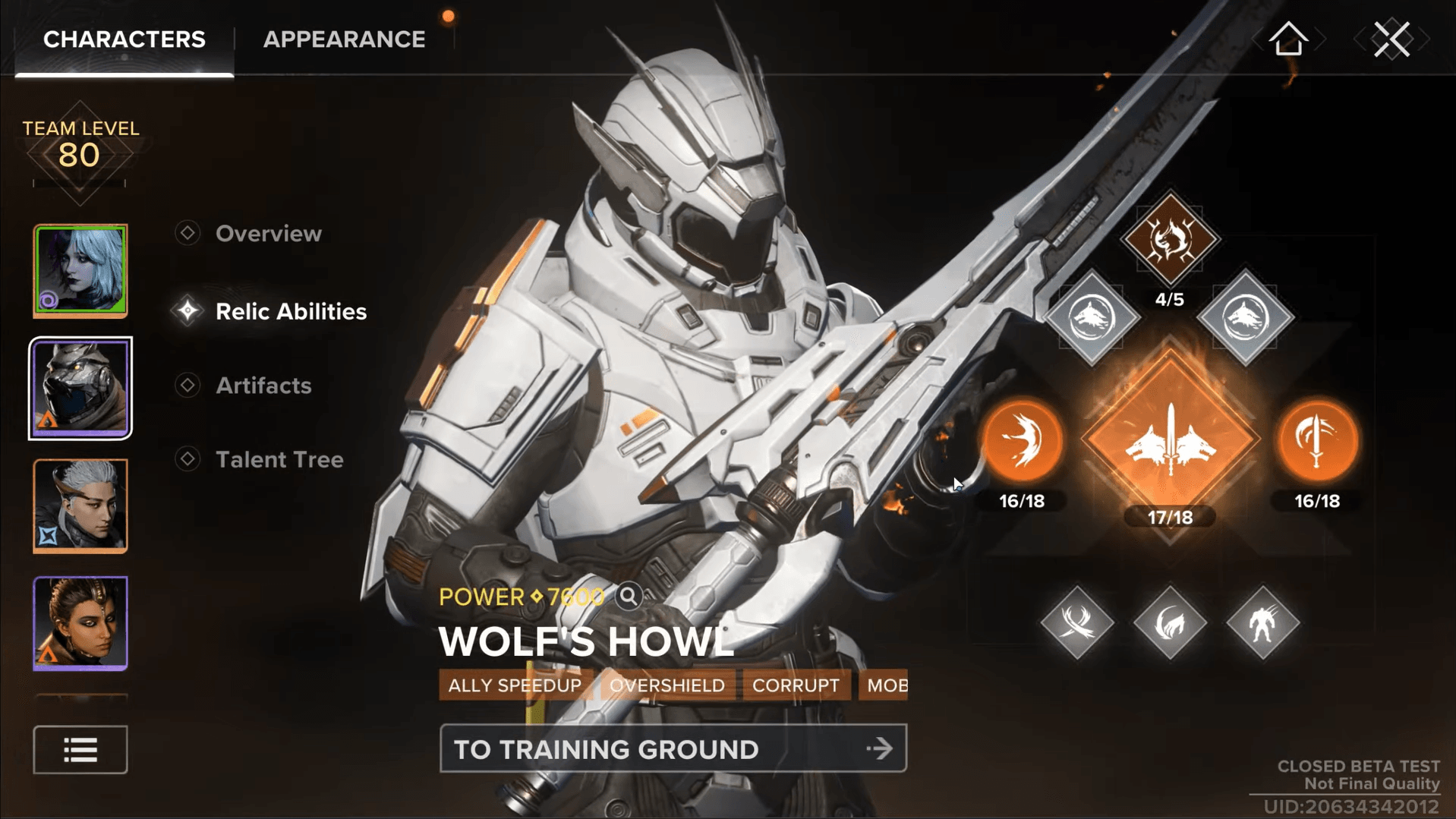
Task: Choose the crescent slash ability at 16/18
Action: [x=1022, y=442]
